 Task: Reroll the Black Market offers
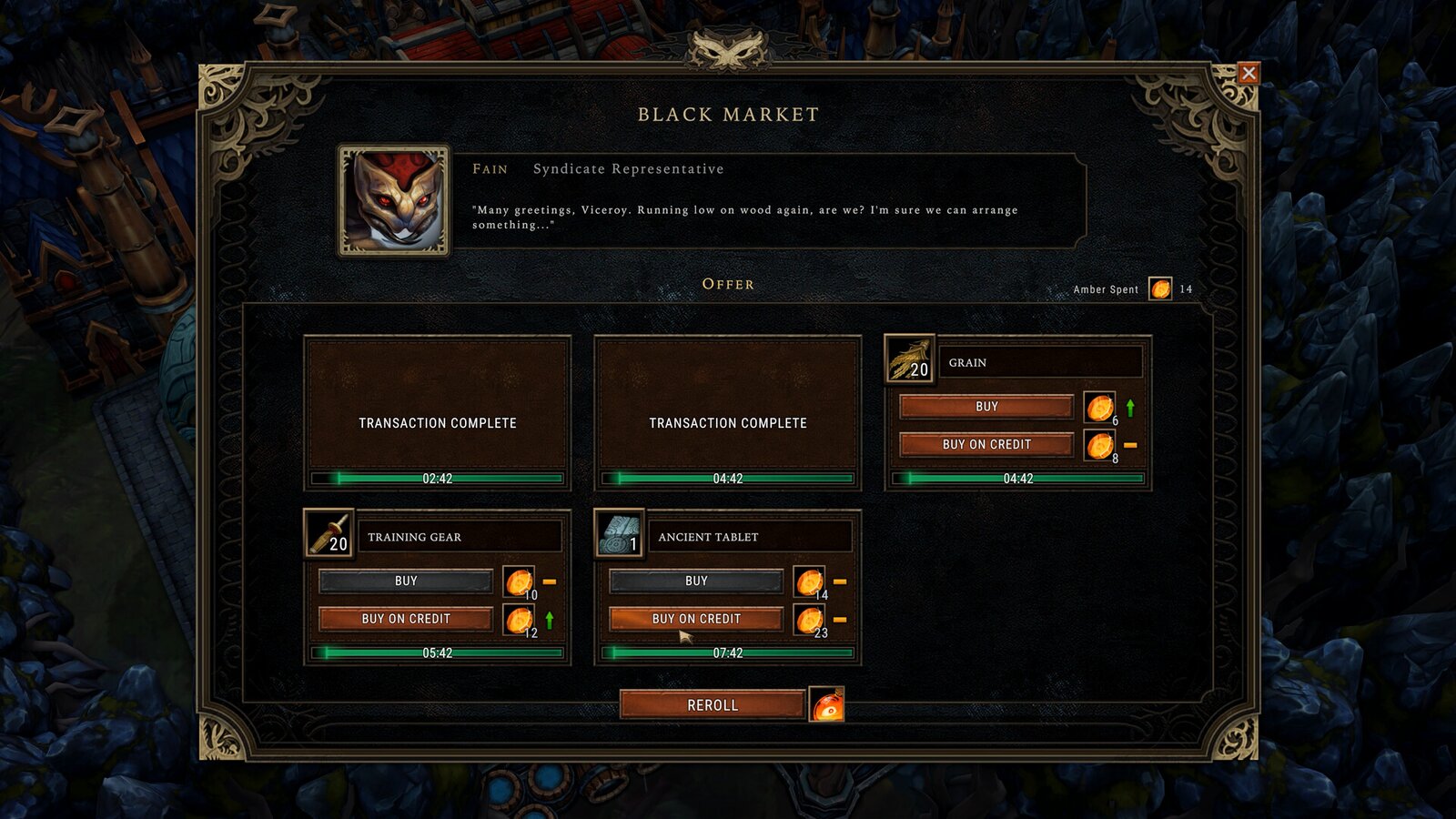click(x=713, y=704)
